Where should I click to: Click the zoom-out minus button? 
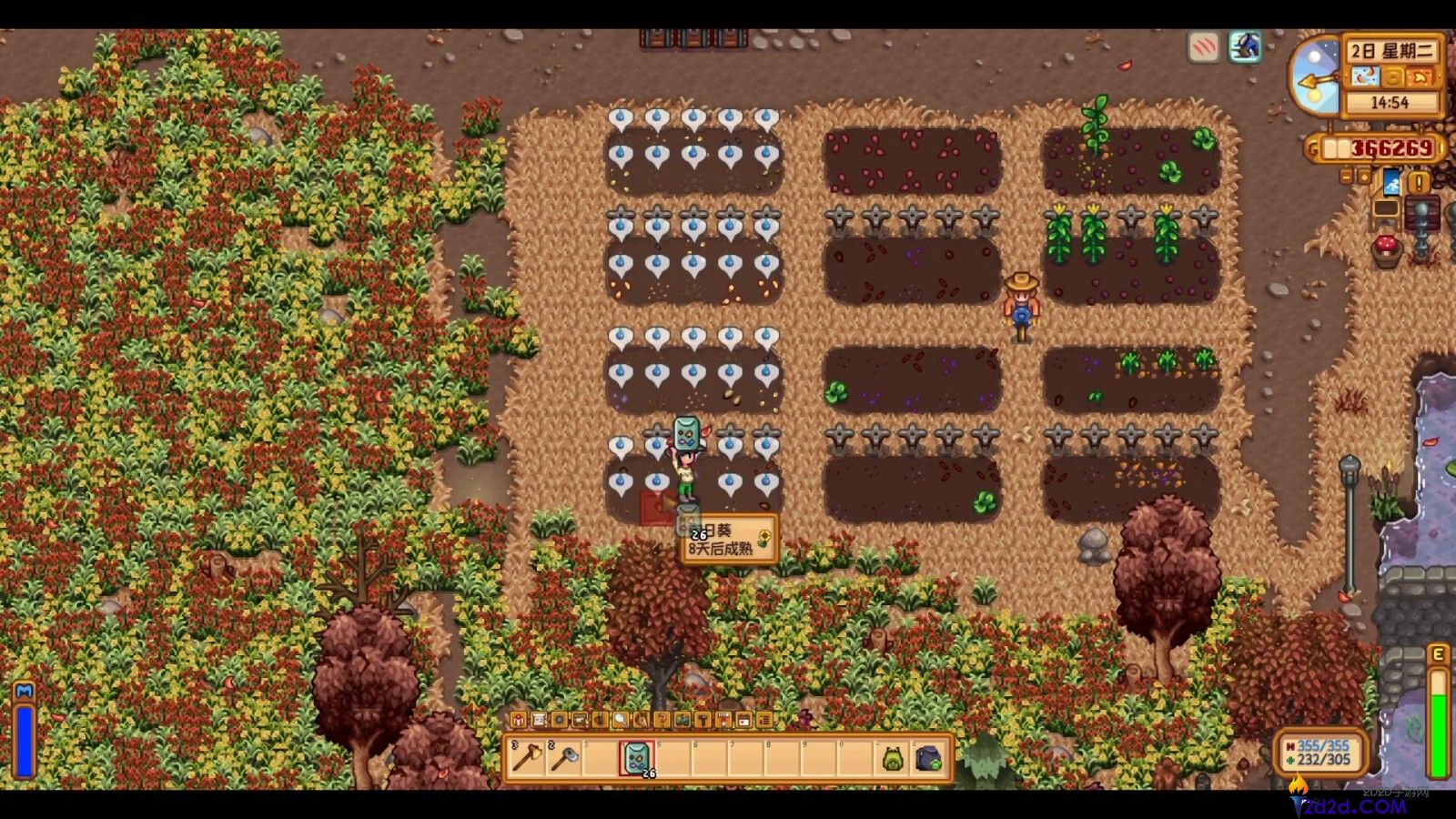[x=1347, y=177]
